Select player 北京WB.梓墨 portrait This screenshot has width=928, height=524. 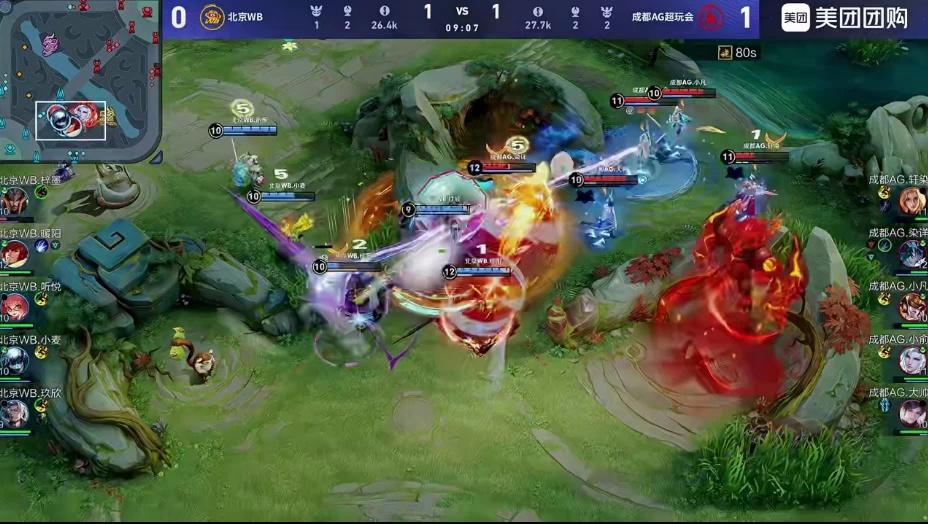point(14,201)
